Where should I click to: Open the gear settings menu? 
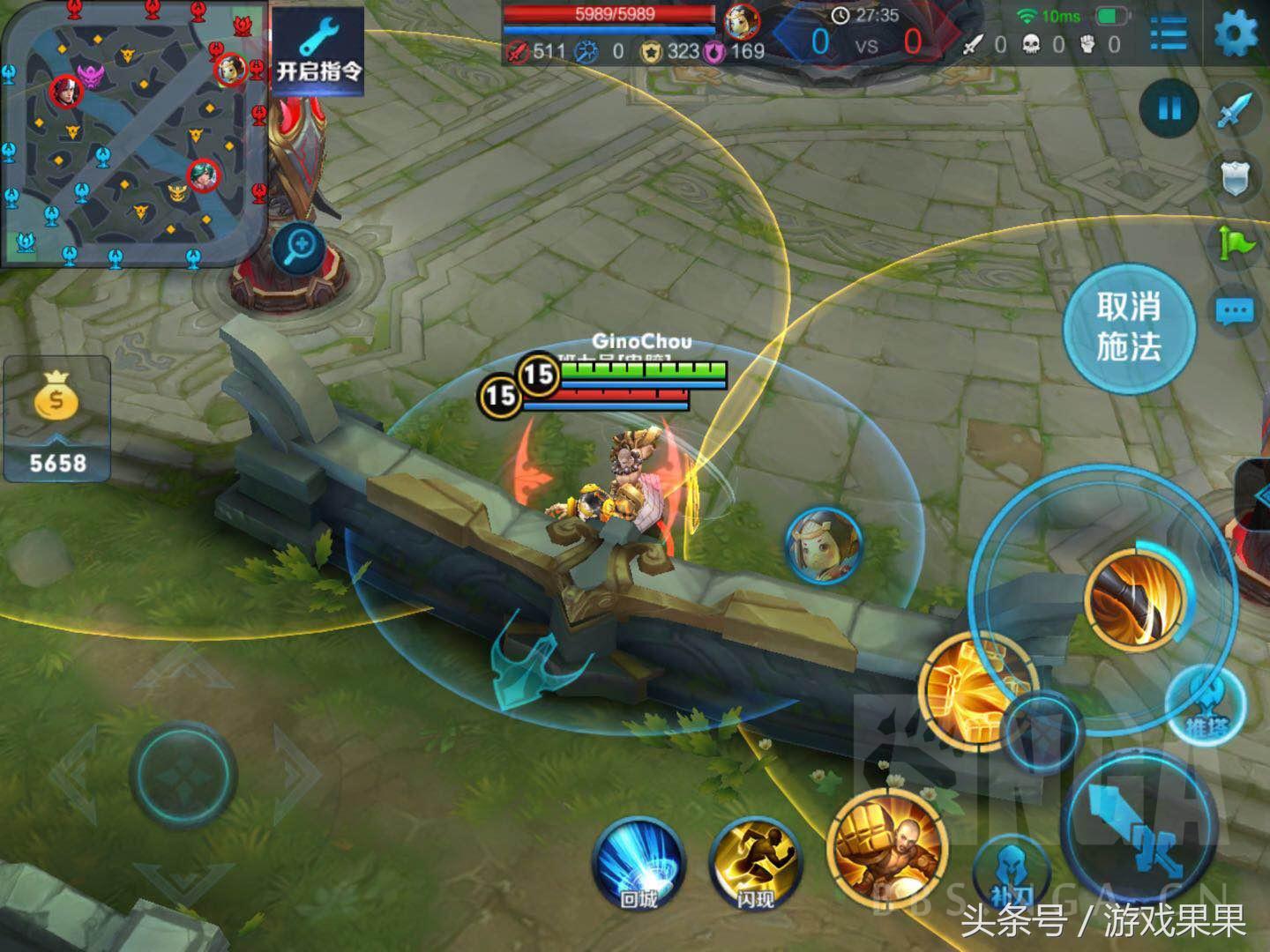[x=1236, y=35]
